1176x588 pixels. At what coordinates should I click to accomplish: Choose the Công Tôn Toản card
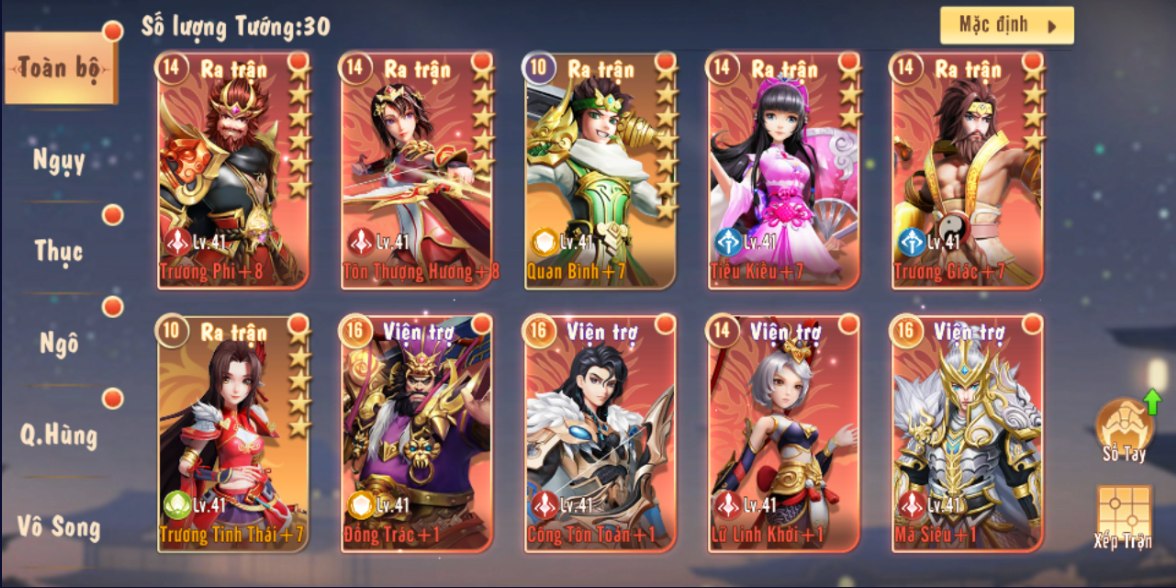(601, 432)
